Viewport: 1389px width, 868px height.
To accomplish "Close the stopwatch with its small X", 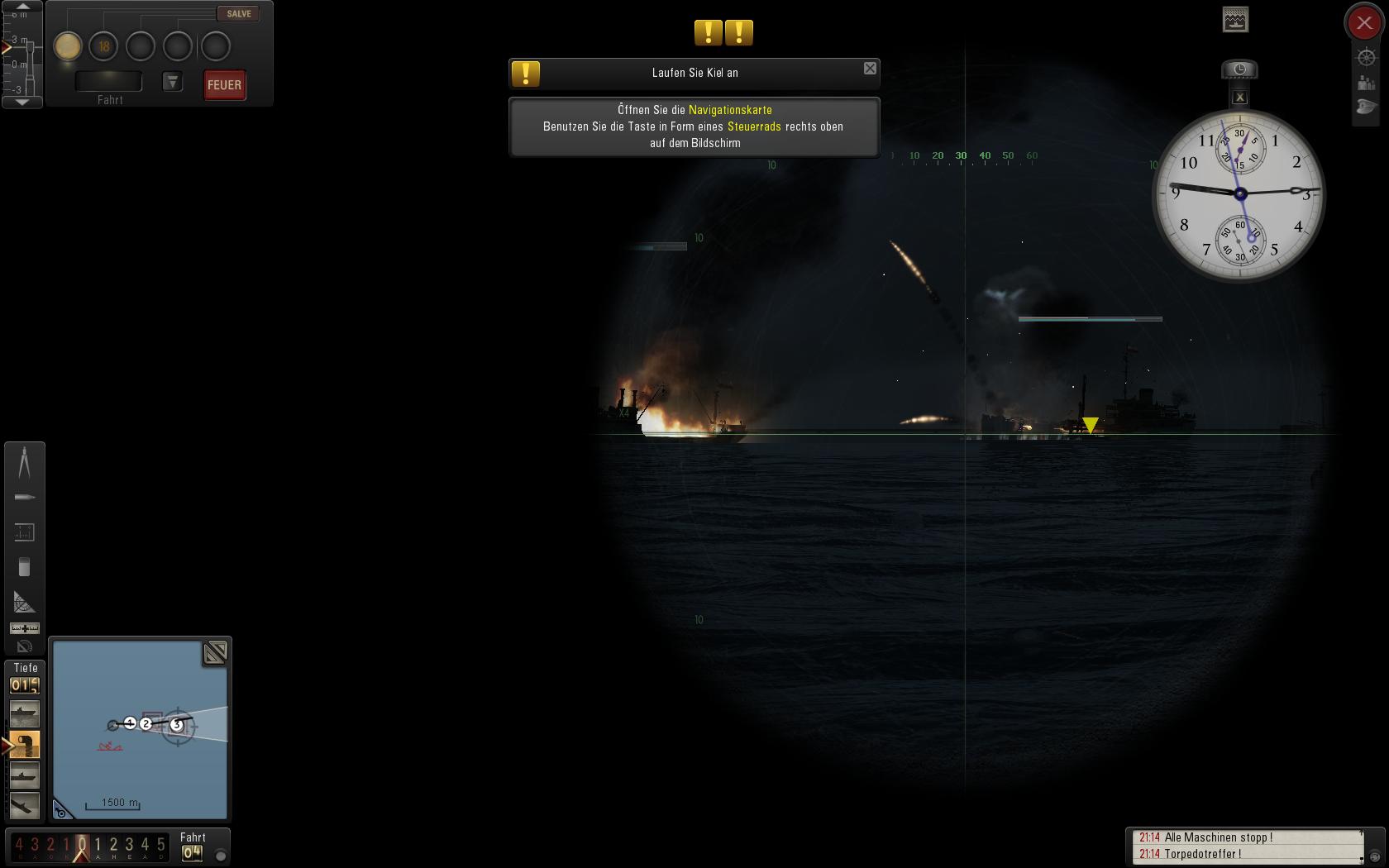I will click(x=1239, y=98).
